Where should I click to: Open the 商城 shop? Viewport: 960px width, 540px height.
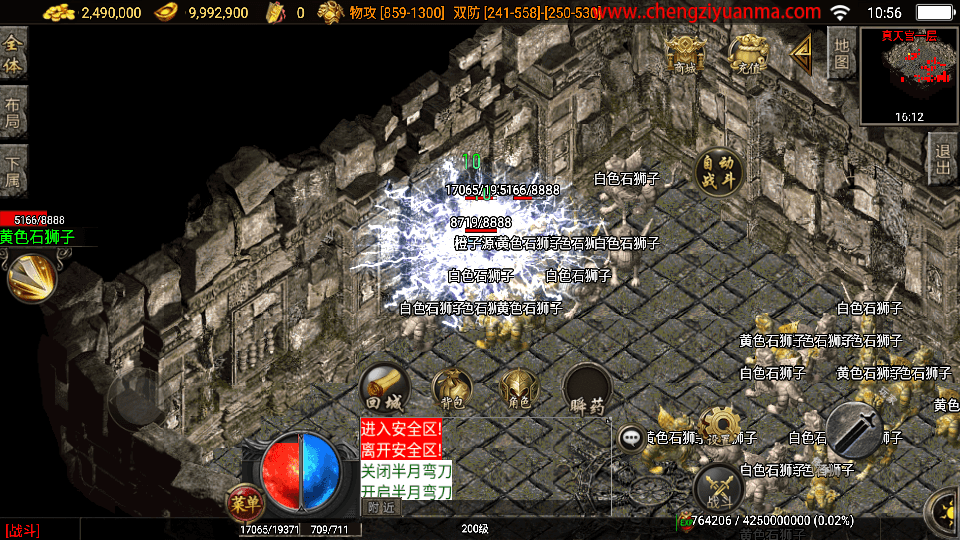[x=685, y=52]
